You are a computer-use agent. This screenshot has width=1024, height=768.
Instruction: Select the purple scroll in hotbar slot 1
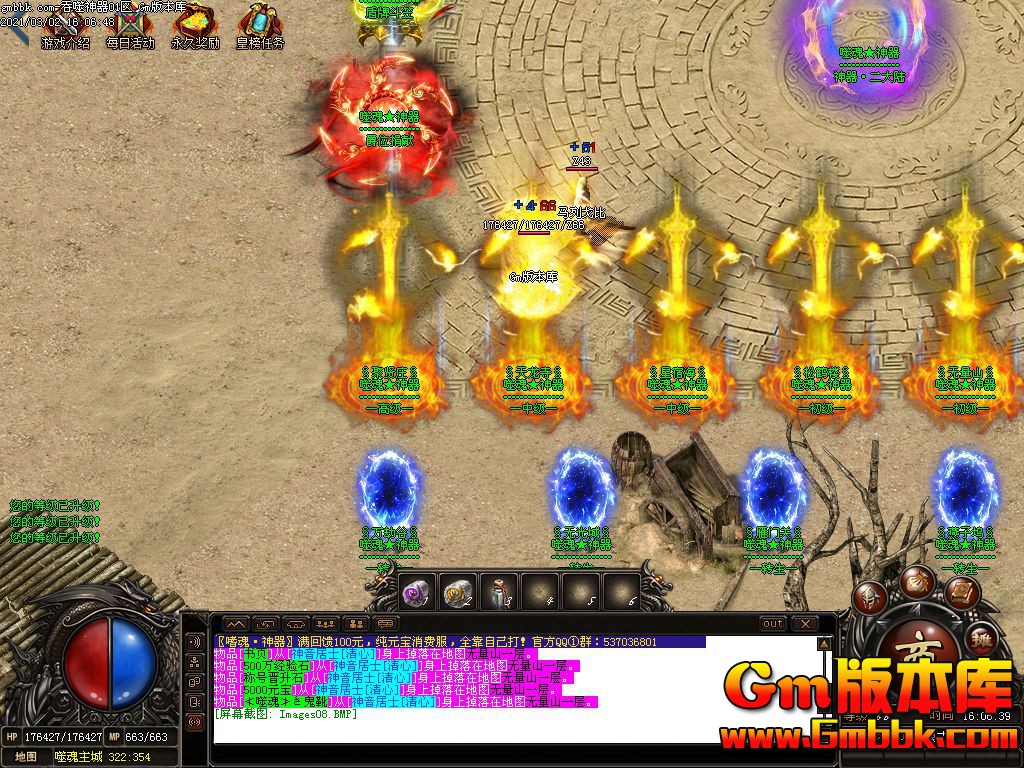coord(416,593)
